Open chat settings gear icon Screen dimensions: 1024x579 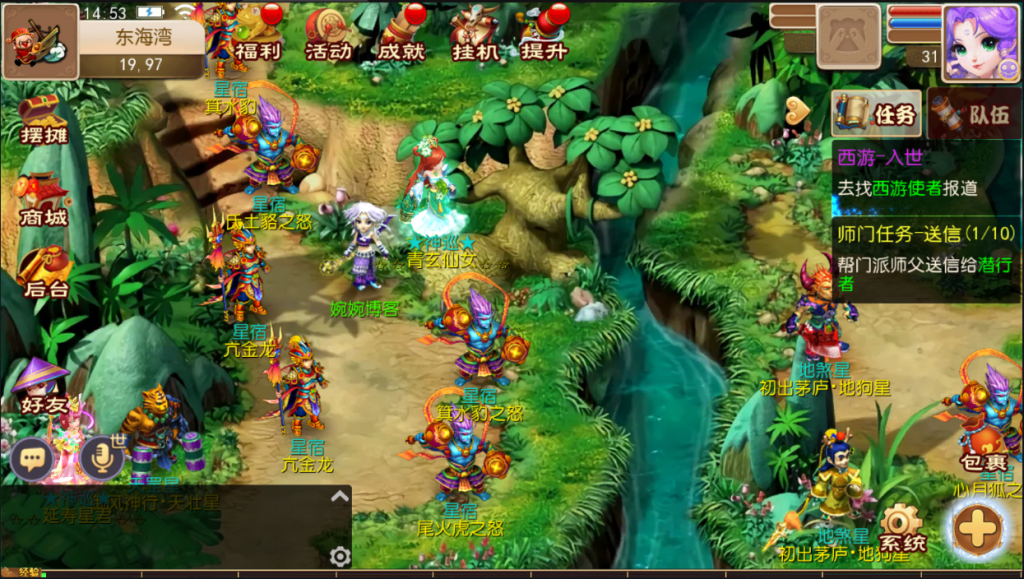340,556
